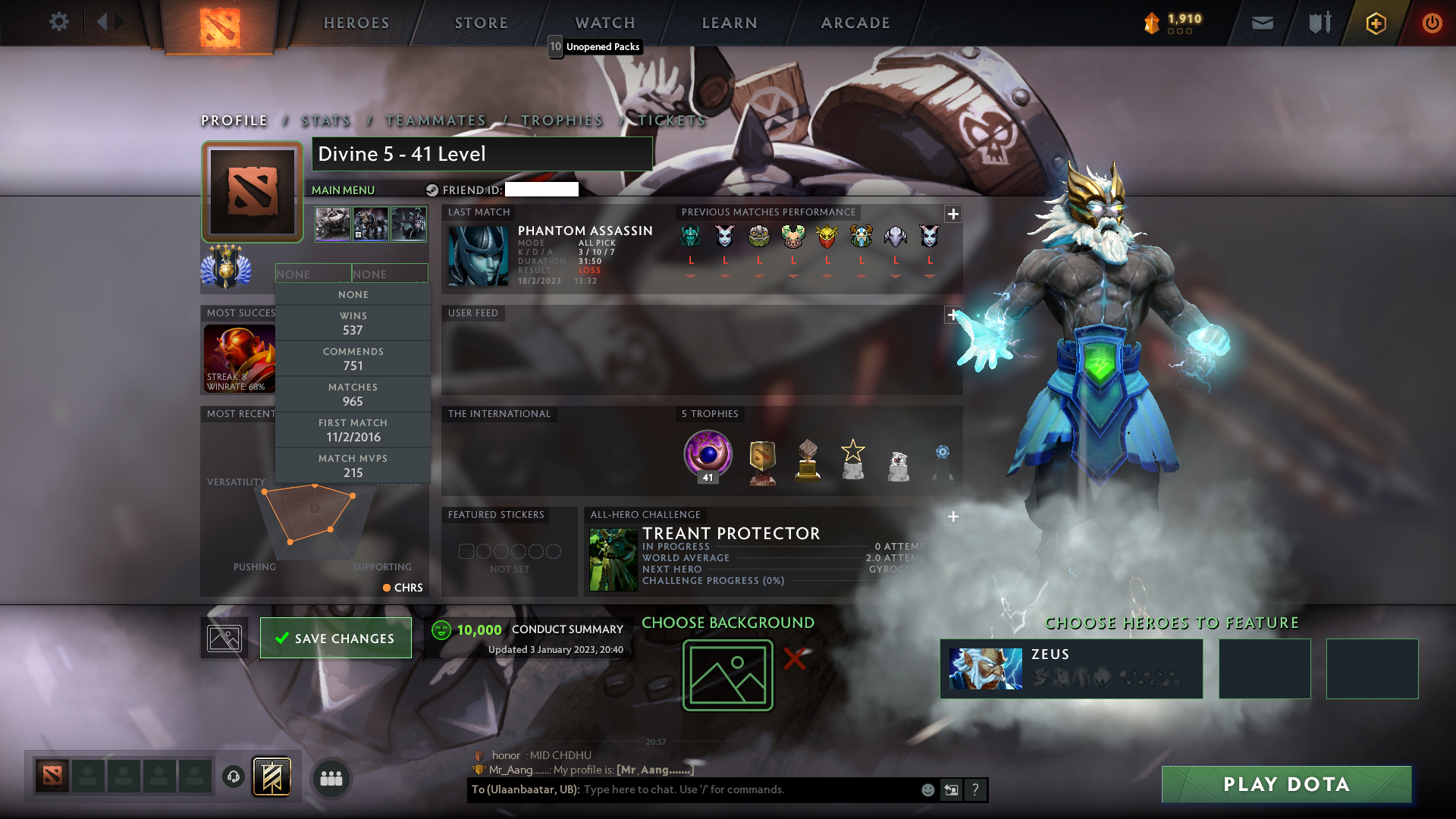Switch to the Learn section
This screenshot has height=819, width=1456.
point(730,23)
